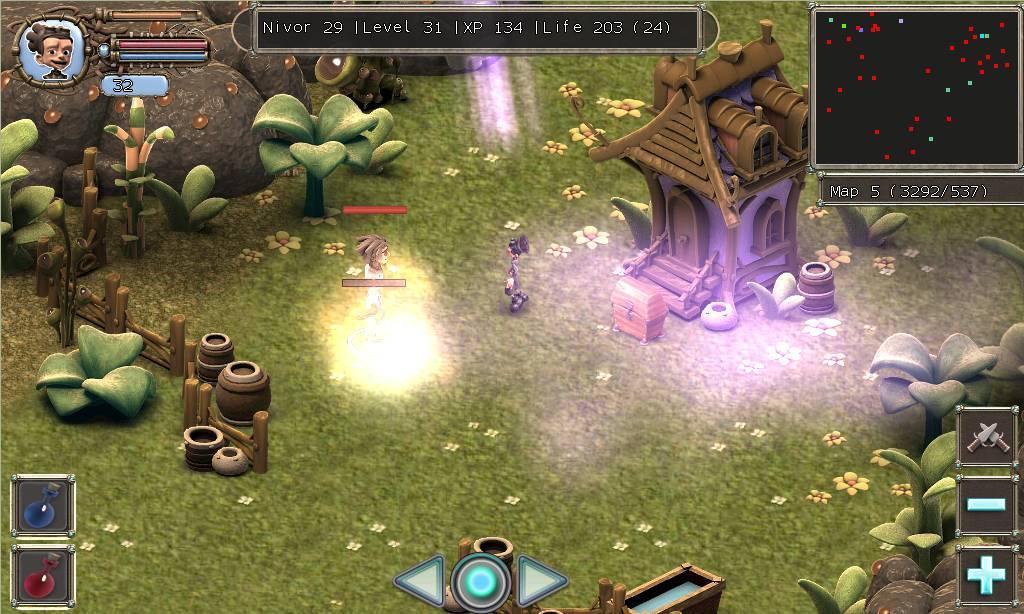Viewport: 1024px width, 614px height.
Task: Click the plus zoom-in button
Action: (987, 575)
